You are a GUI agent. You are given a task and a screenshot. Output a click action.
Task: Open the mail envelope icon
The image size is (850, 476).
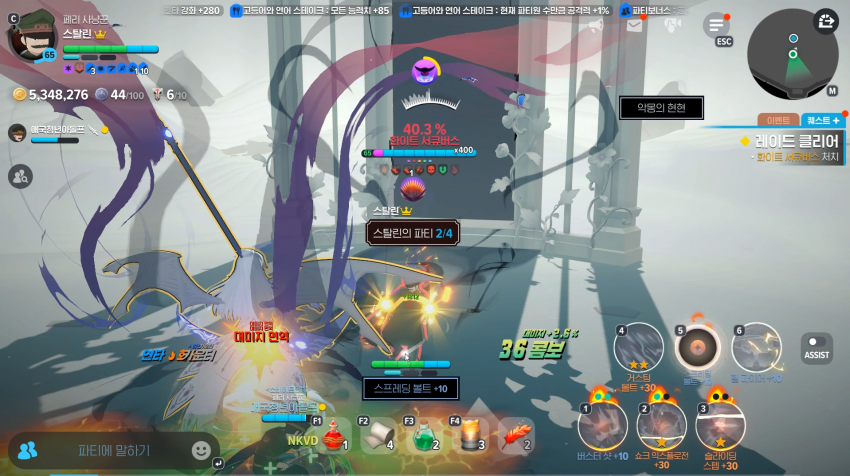tap(634, 26)
